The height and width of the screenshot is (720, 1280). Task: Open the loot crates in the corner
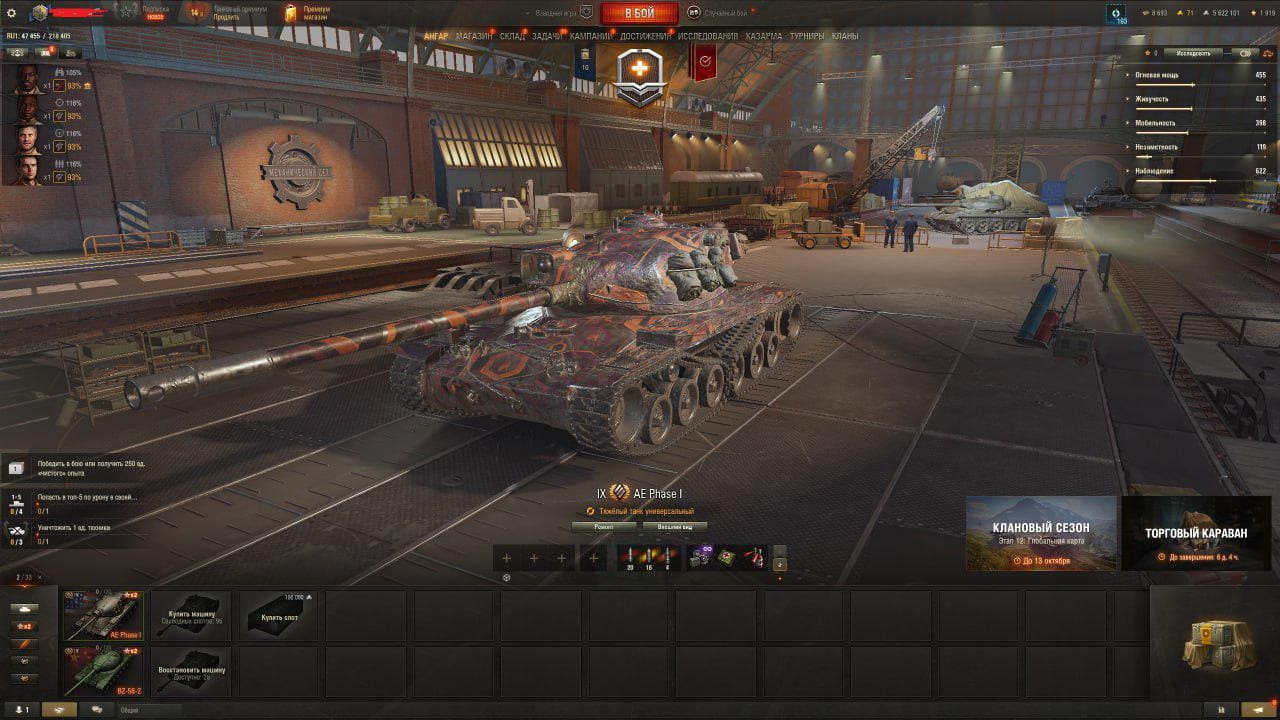tap(1213, 641)
